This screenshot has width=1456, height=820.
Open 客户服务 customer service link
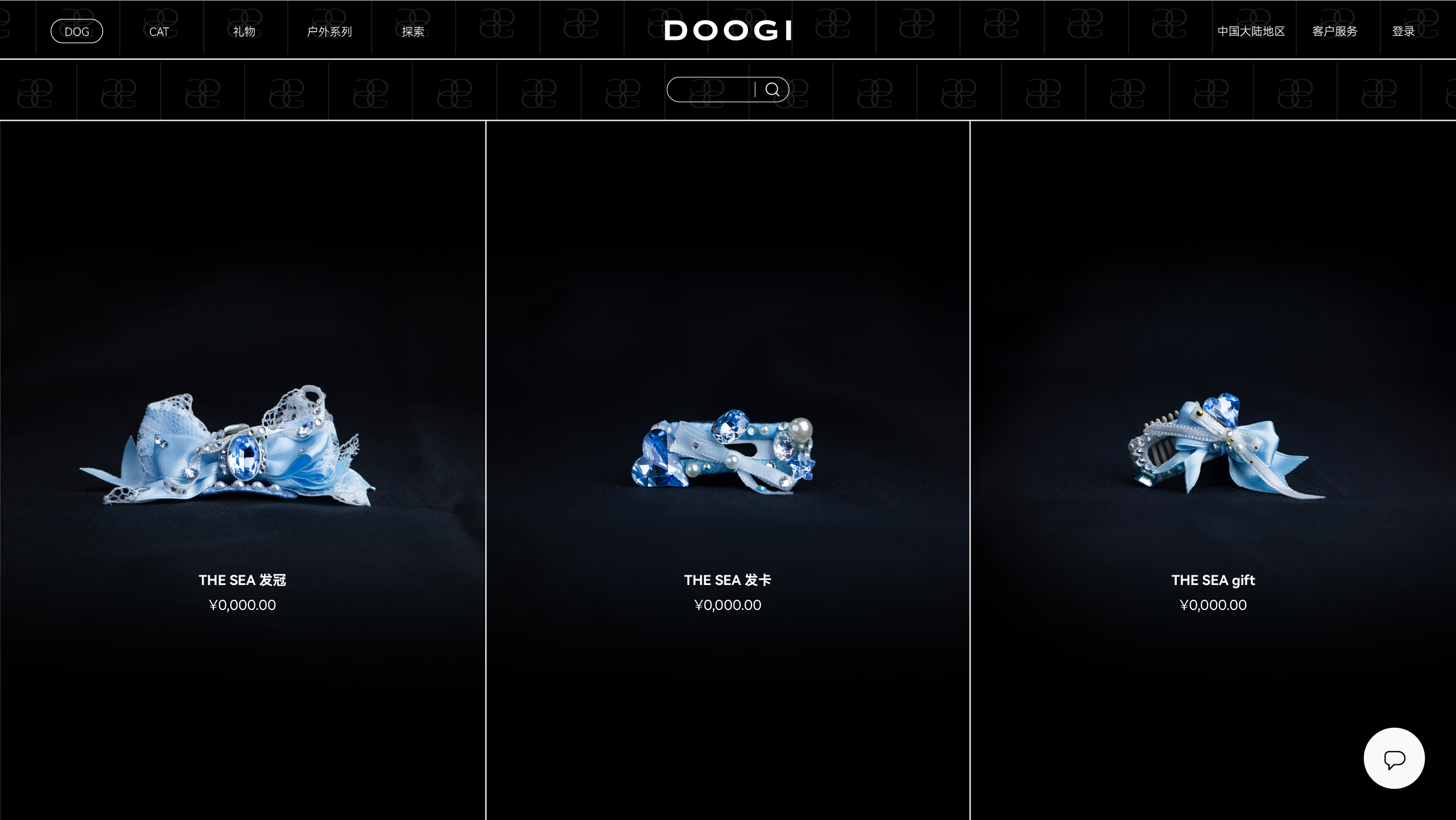(1334, 31)
